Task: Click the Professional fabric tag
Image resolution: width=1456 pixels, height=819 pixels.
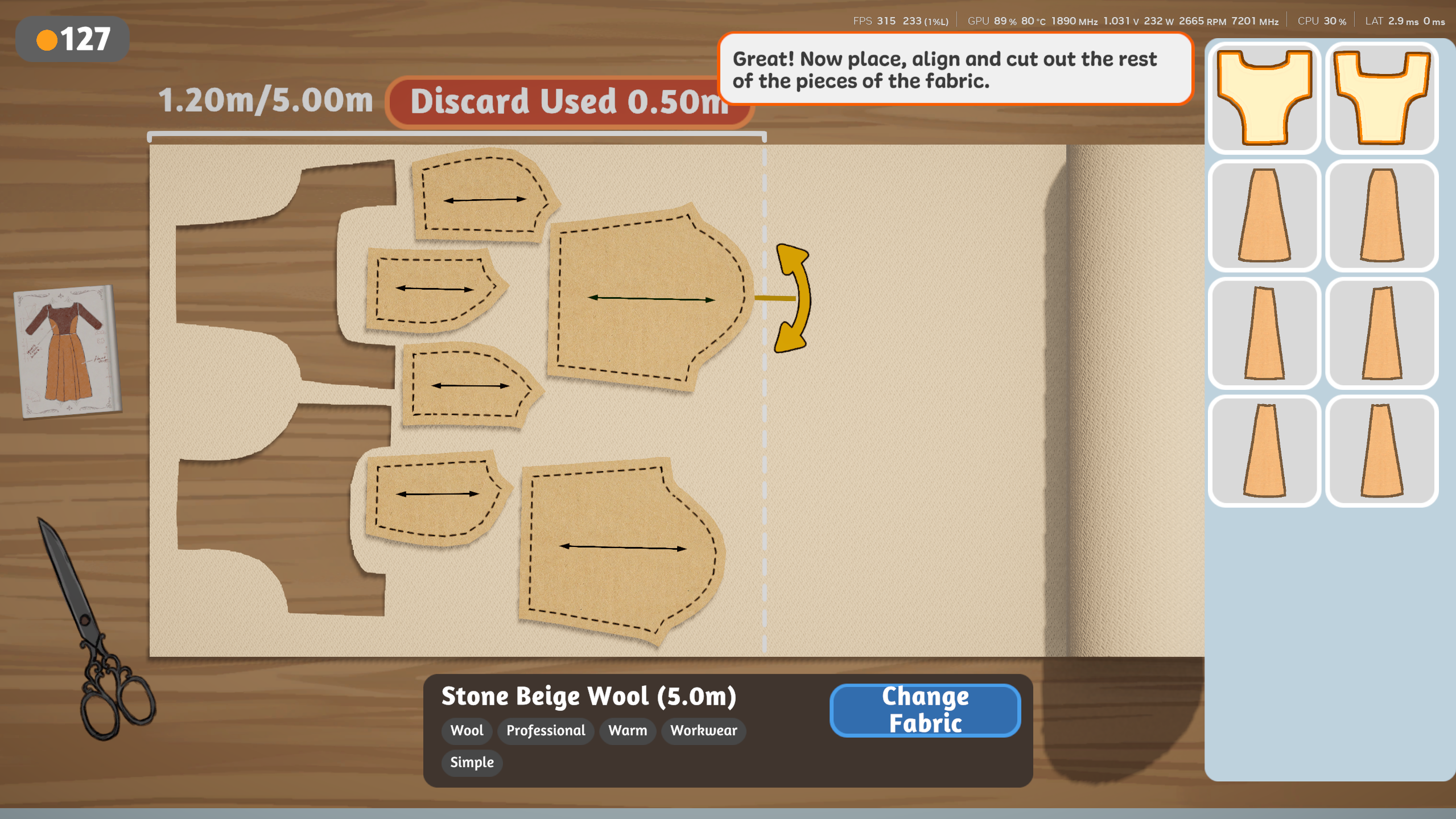Action: point(545,731)
